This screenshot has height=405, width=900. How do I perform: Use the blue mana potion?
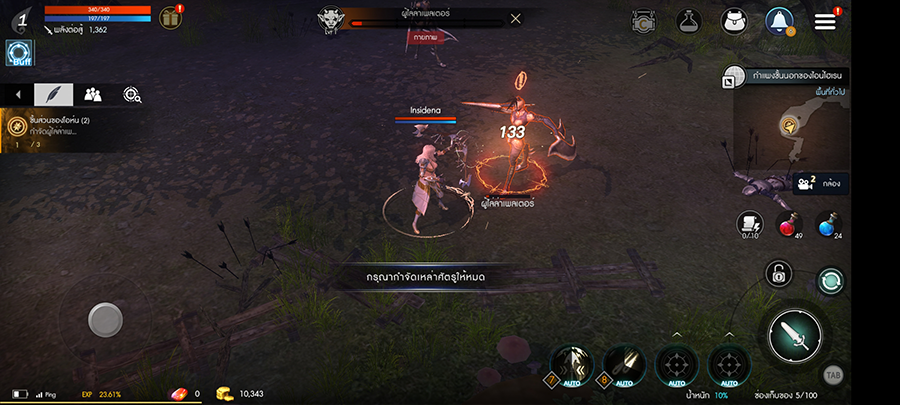(x=828, y=224)
